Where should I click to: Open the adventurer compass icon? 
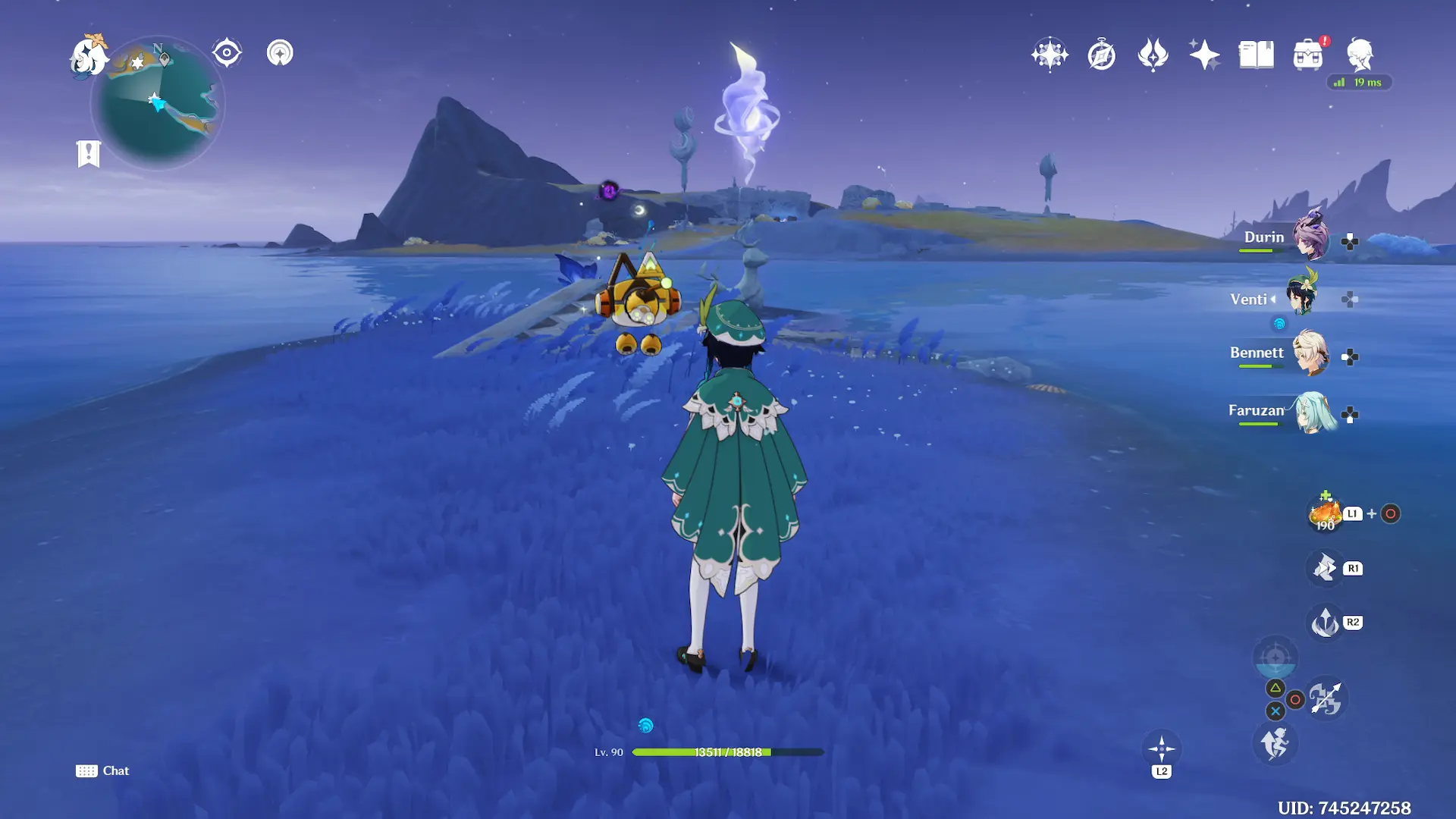pos(1101,55)
